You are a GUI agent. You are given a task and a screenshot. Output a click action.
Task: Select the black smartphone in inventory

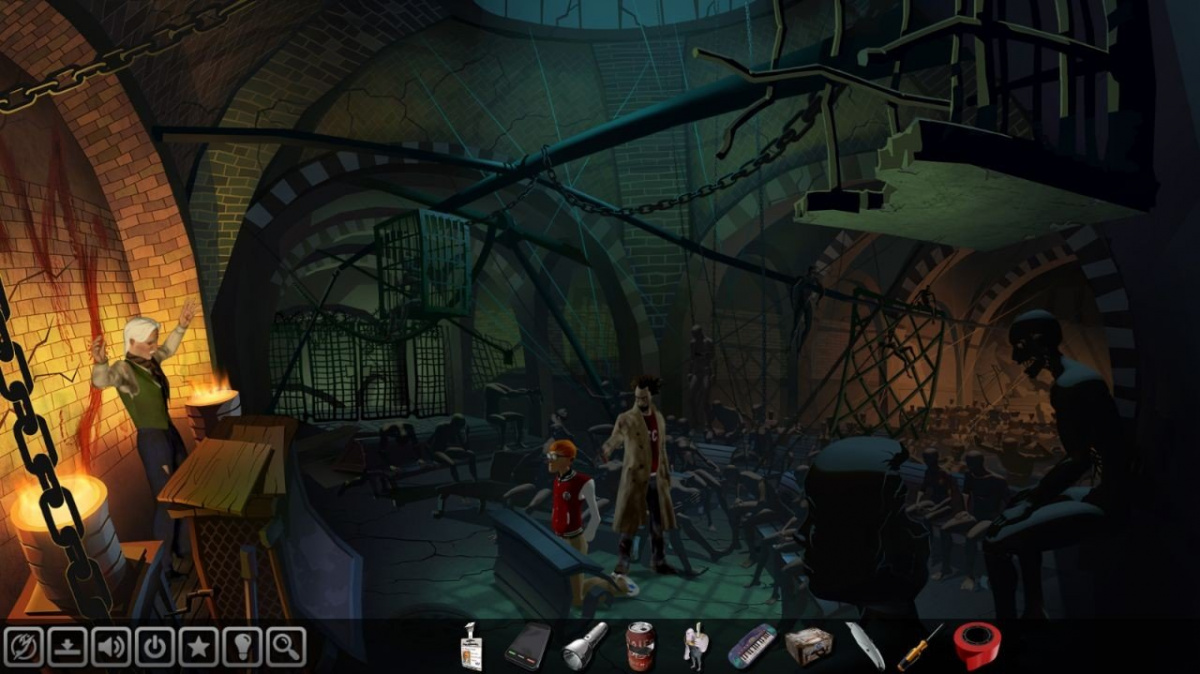point(527,646)
